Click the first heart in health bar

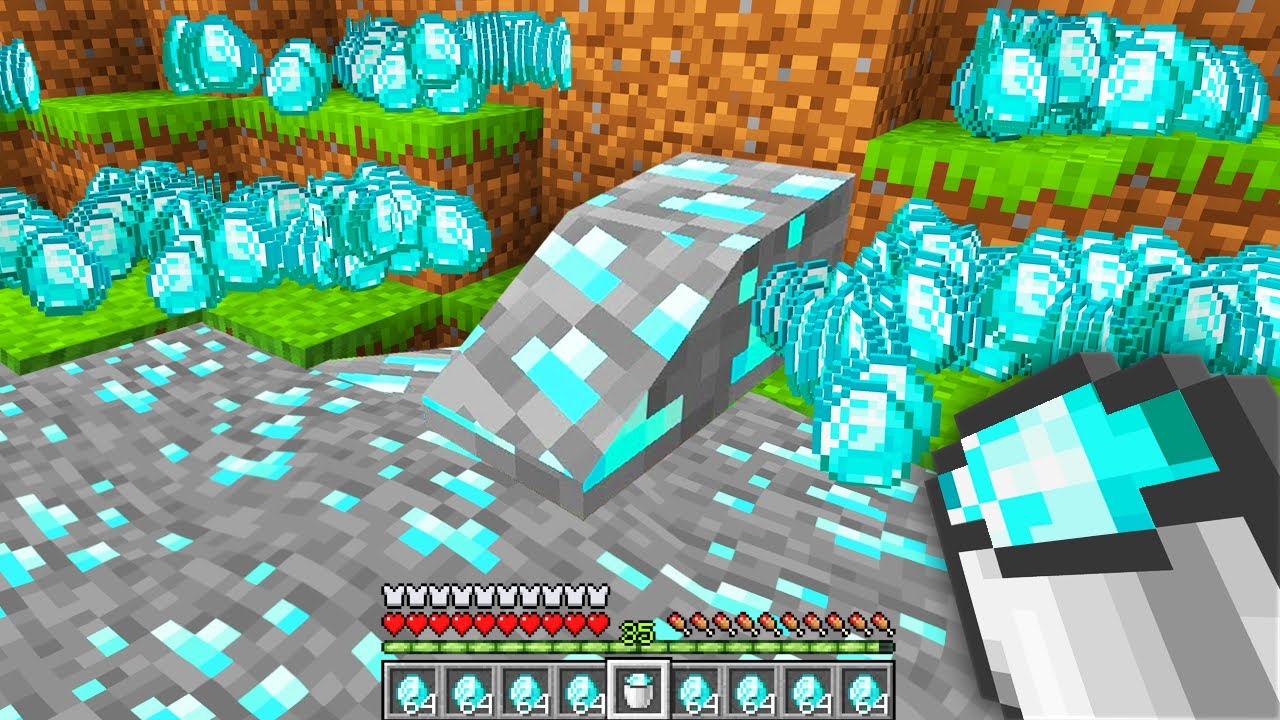394,622
